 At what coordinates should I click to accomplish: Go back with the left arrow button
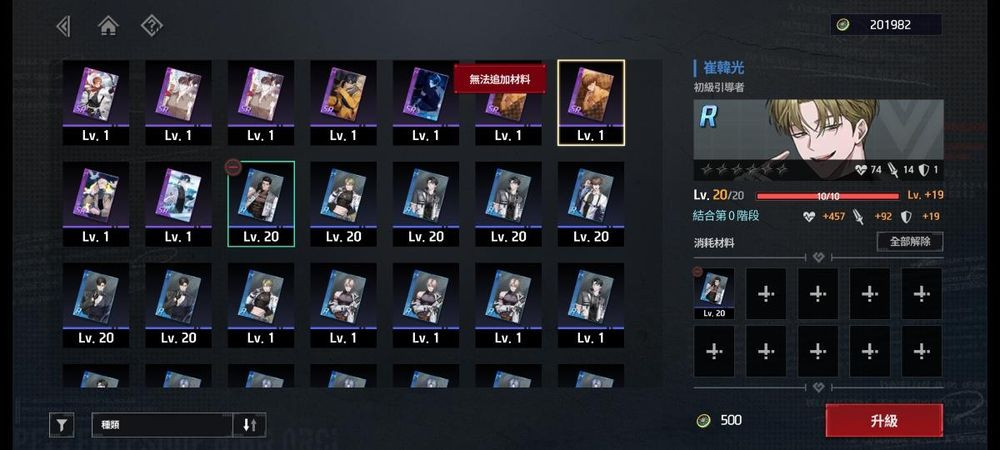tap(64, 26)
